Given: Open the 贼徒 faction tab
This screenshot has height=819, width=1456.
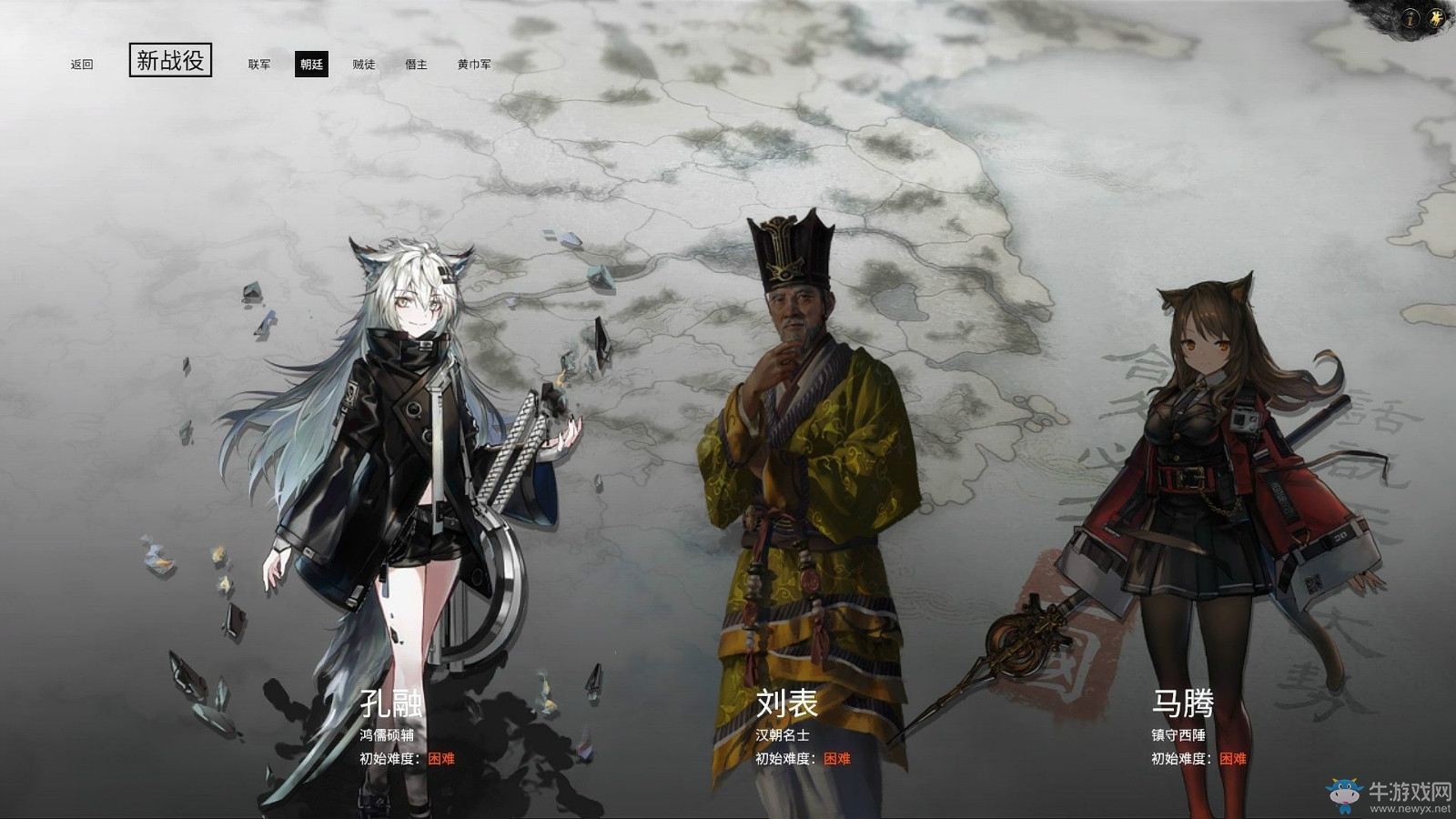Looking at the screenshot, I should pyautogui.click(x=364, y=65).
